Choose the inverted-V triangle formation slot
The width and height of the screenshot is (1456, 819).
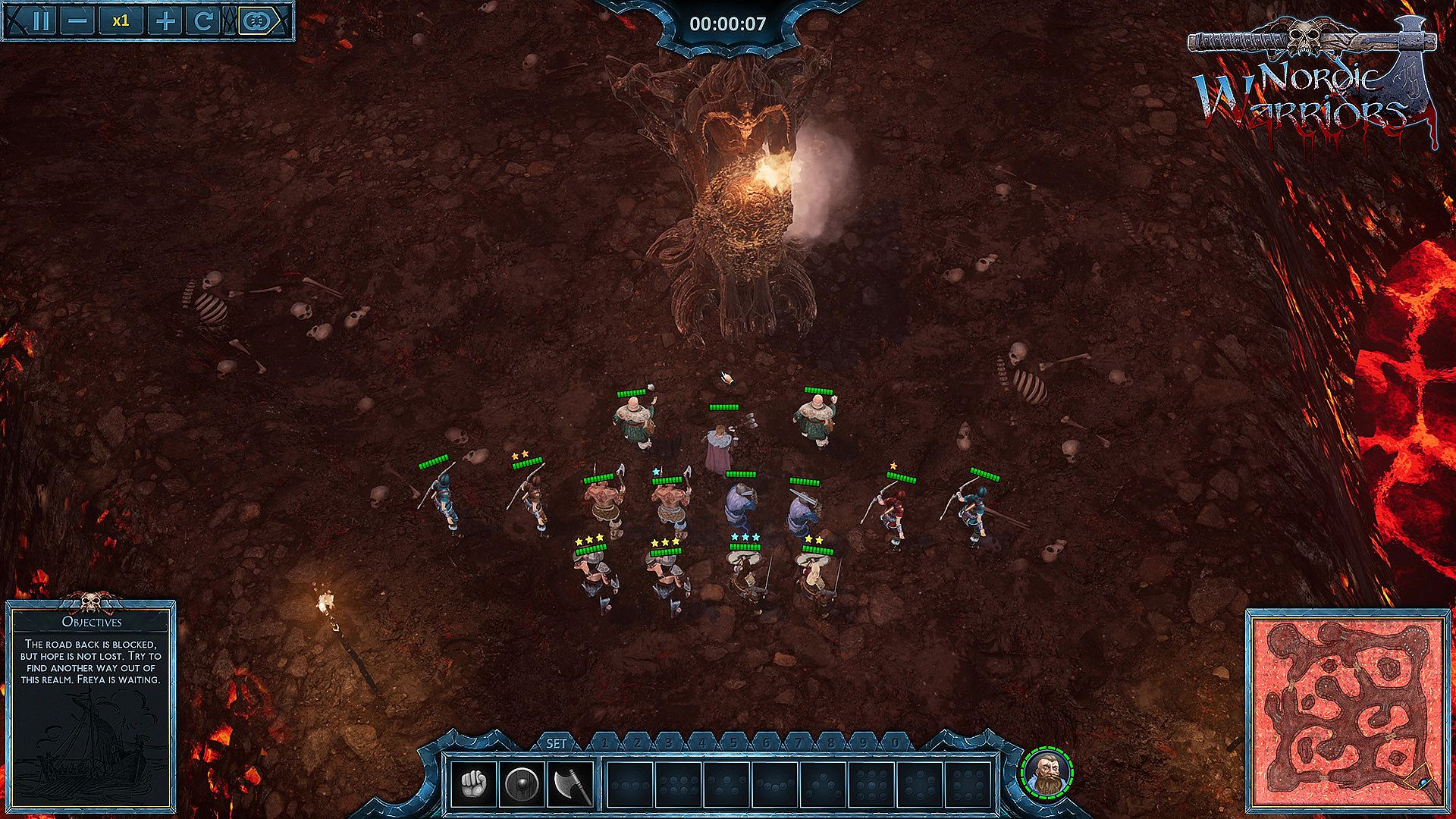(823, 785)
